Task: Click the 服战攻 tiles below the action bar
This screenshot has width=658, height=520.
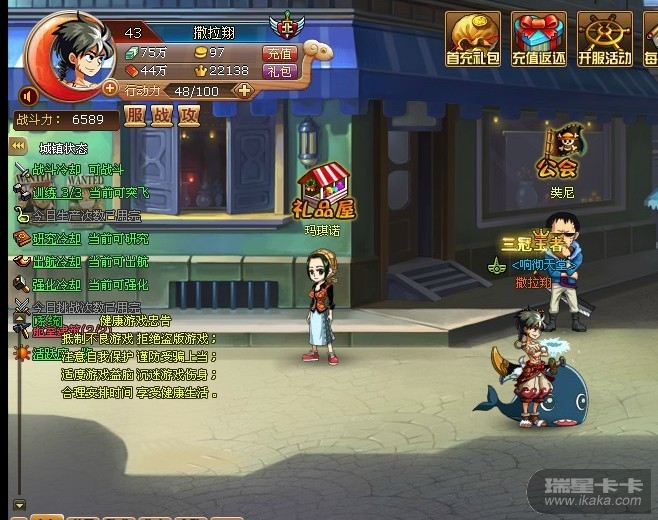Action: coord(162,117)
